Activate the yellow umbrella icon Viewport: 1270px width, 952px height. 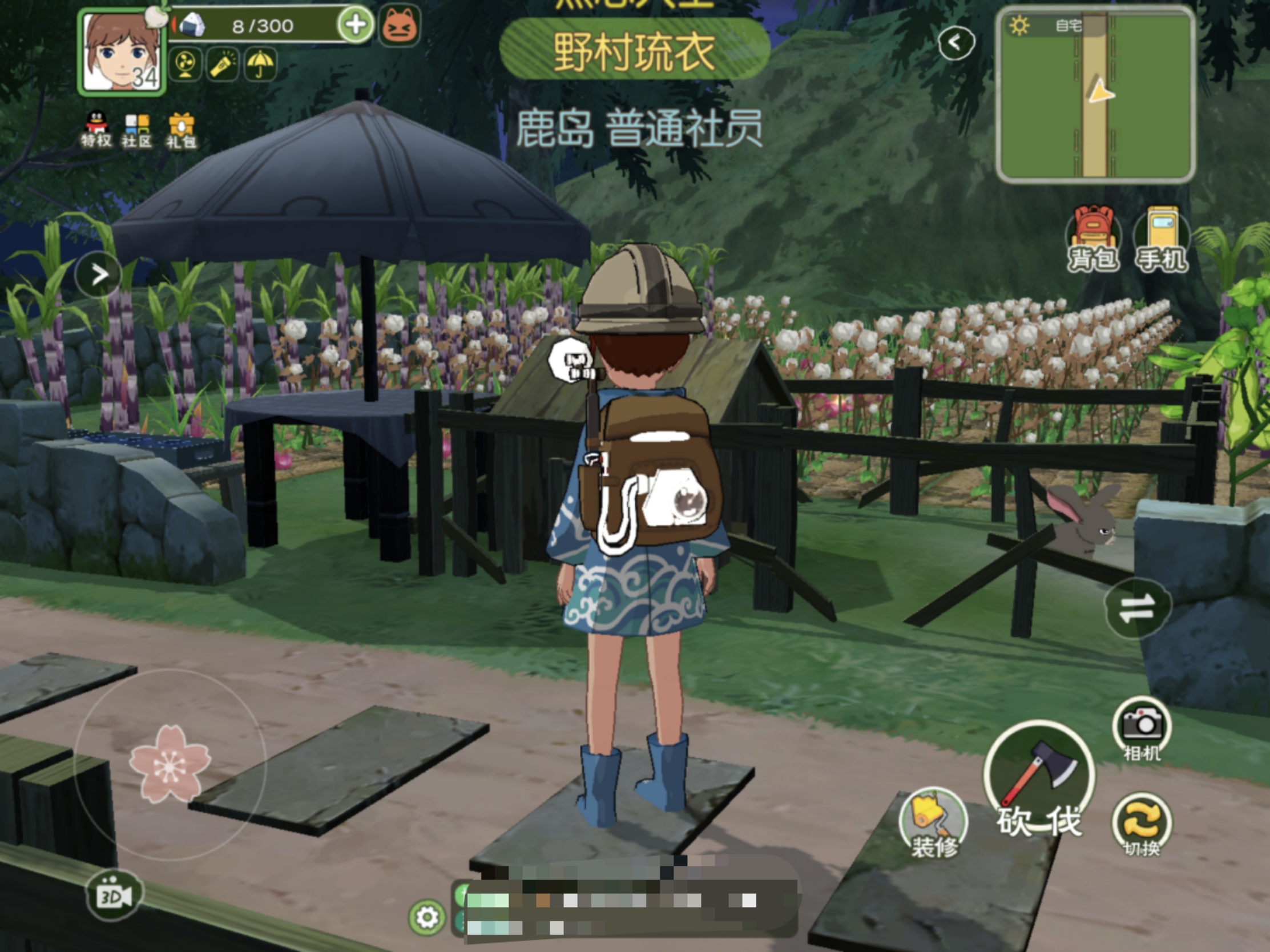point(260,64)
